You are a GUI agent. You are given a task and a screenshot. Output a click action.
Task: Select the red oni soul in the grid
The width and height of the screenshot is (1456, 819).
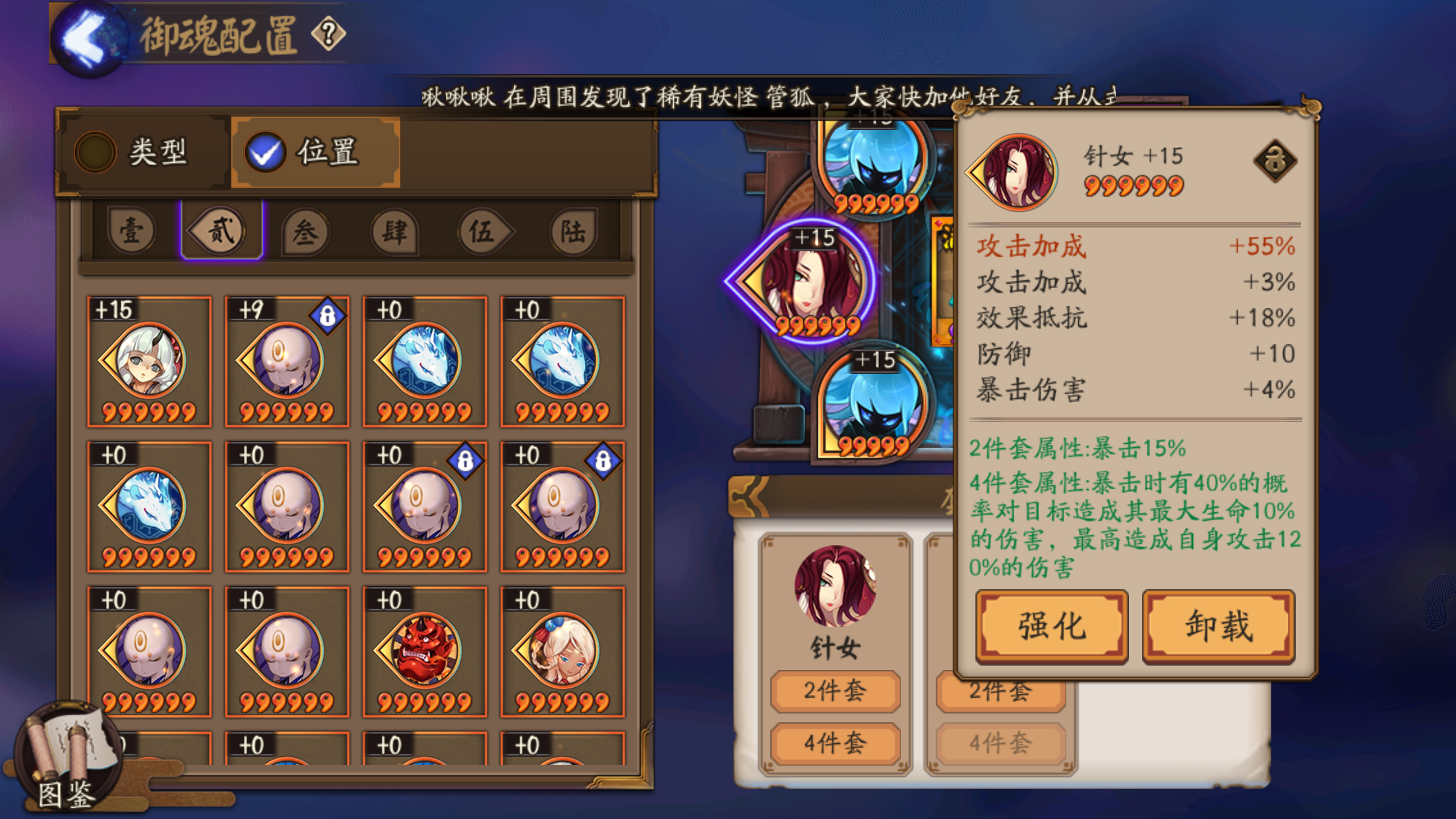coord(425,650)
